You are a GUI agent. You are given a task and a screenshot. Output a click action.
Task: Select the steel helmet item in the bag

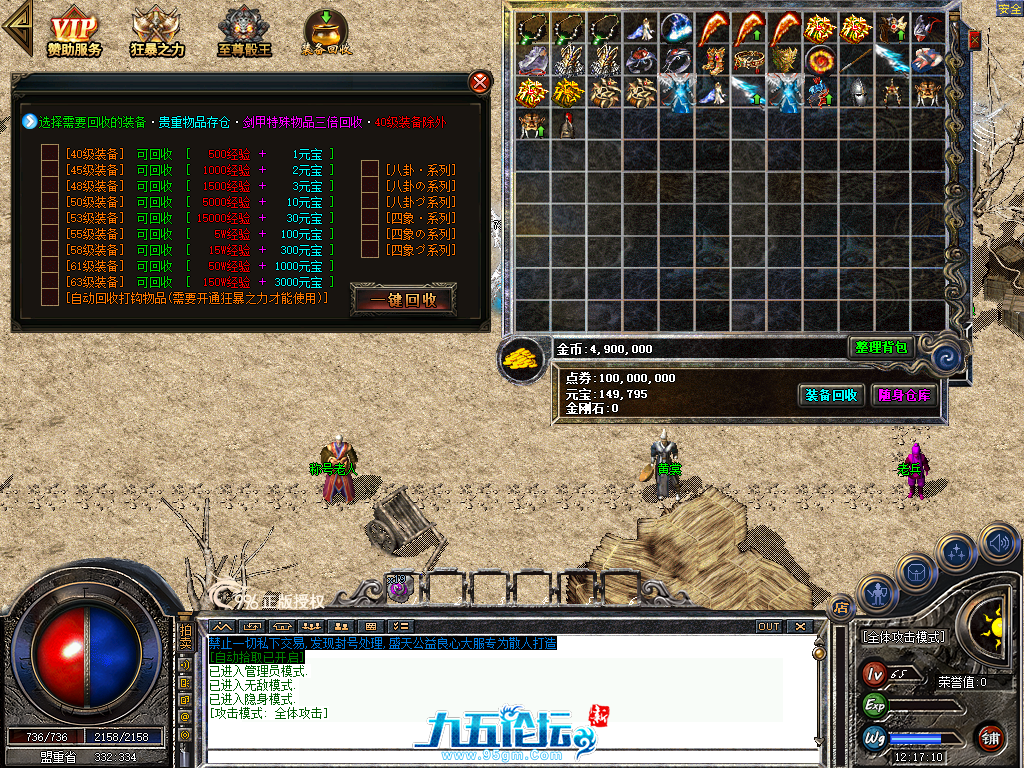pyautogui.click(x=856, y=92)
